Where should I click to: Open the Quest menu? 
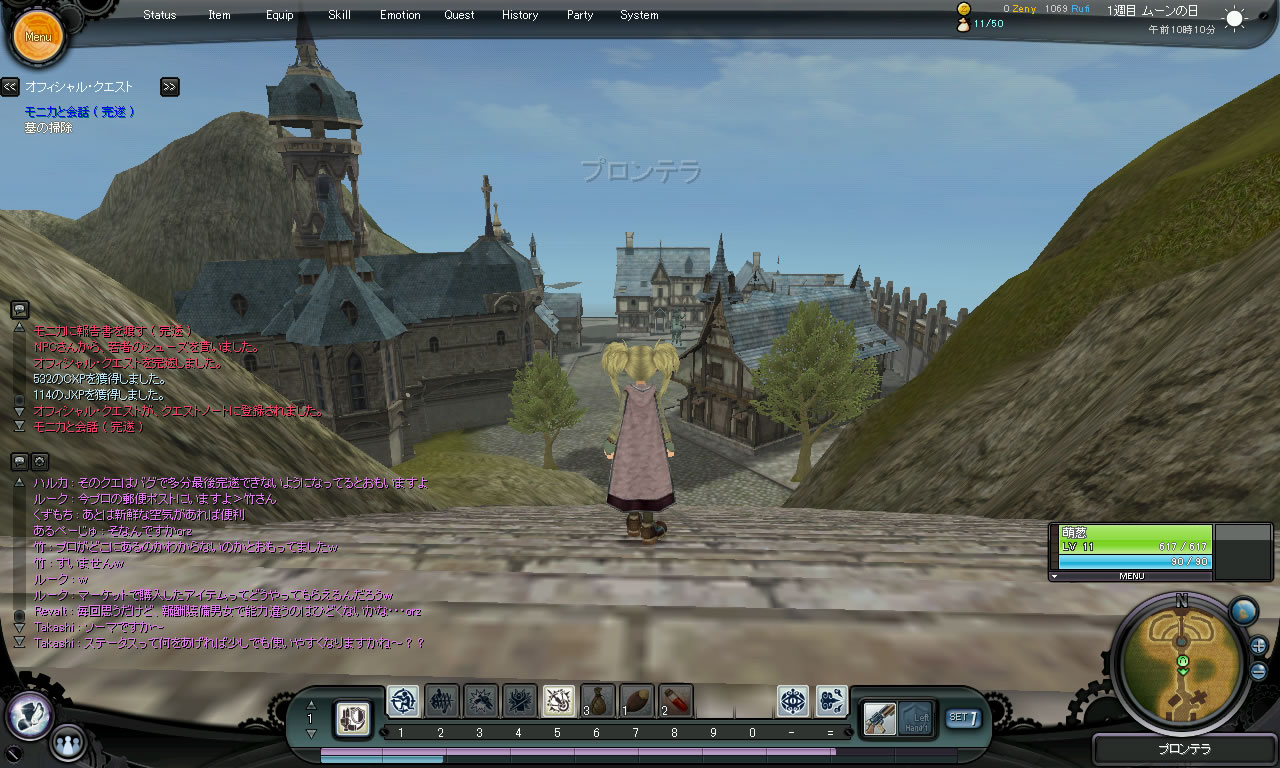click(x=460, y=15)
